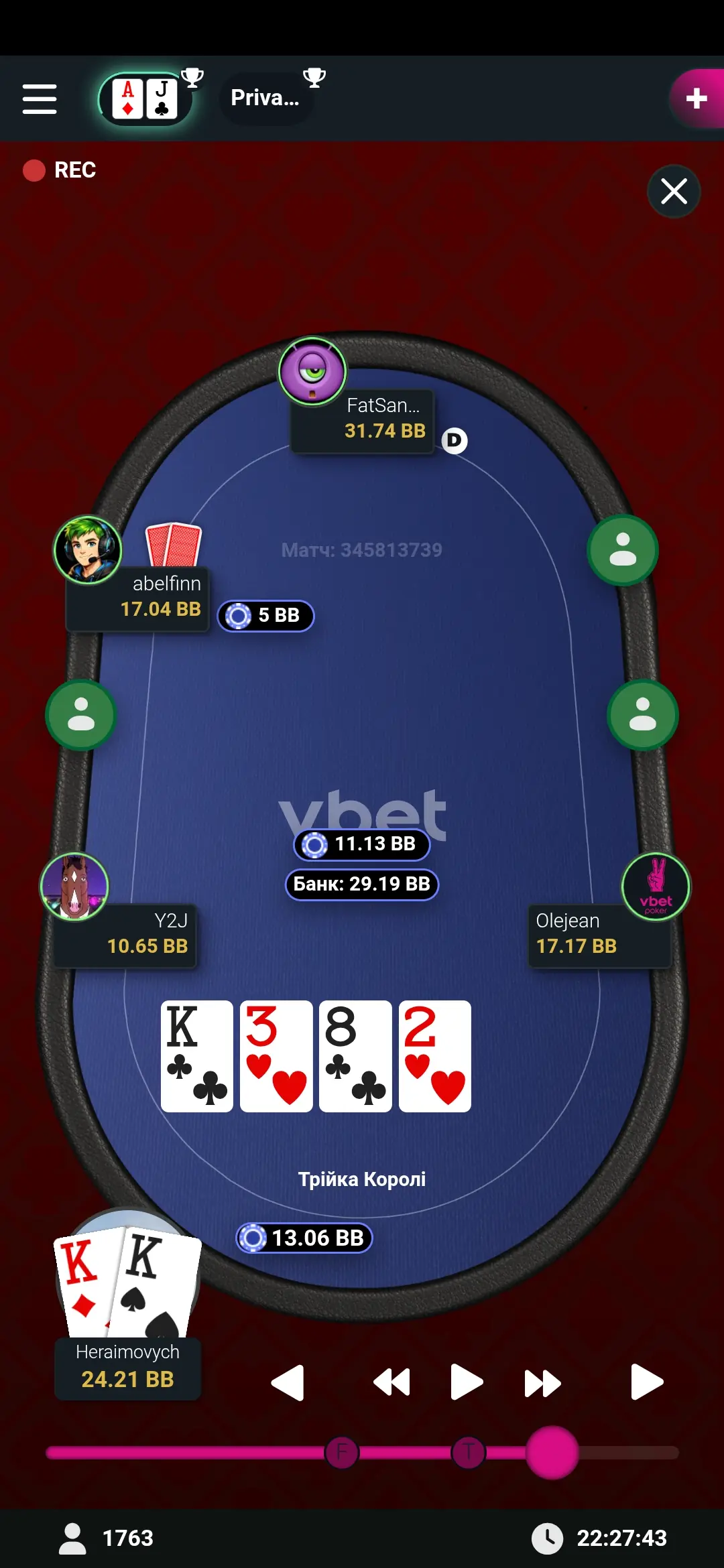Image resolution: width=724 pixels, height=1568 pixels.
Task: Show Olejean's player panel
Action: [x=599, y=934]
